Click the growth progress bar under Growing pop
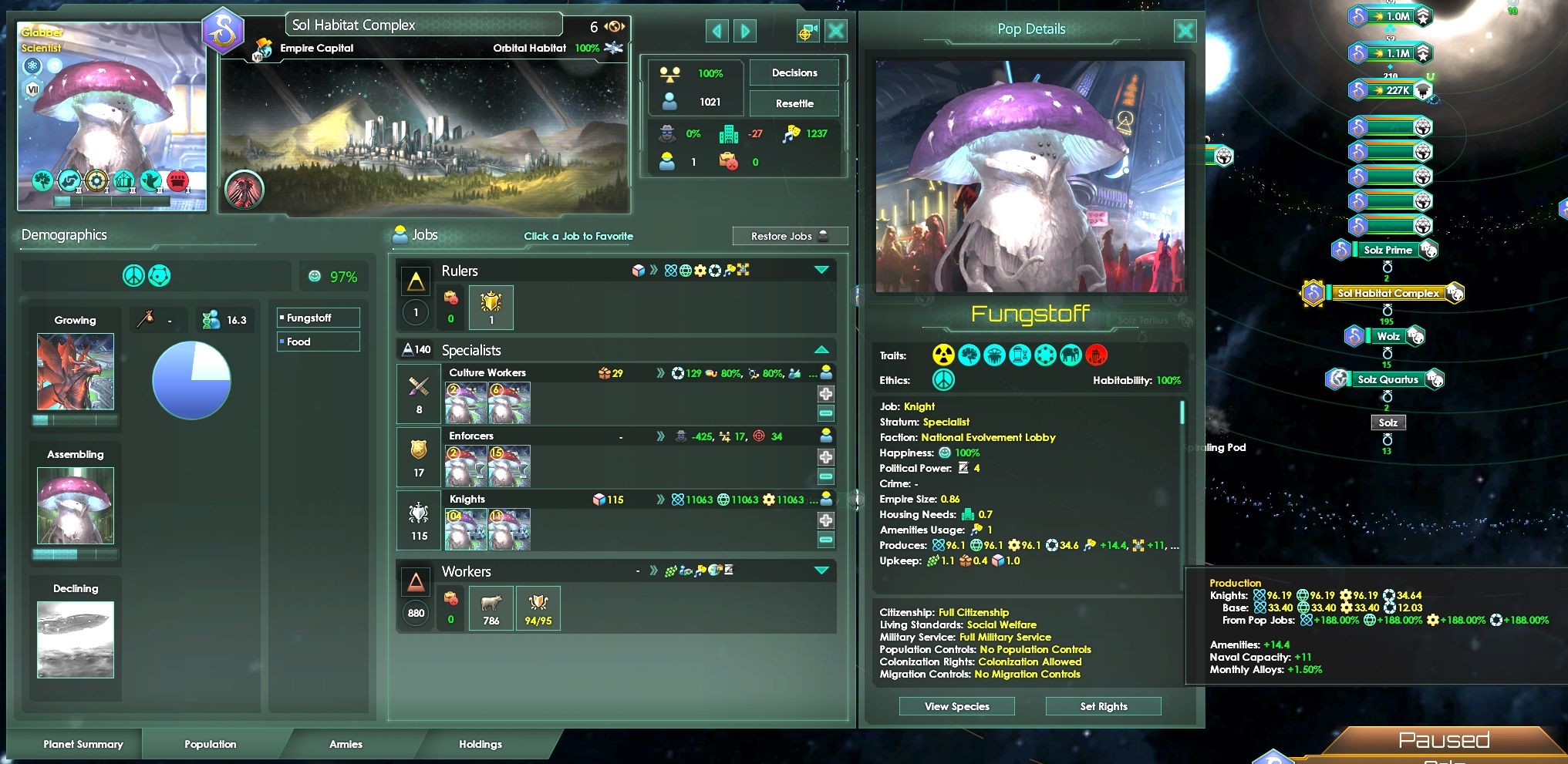This screenshot has width=1568, height=764. click(75, 421)
